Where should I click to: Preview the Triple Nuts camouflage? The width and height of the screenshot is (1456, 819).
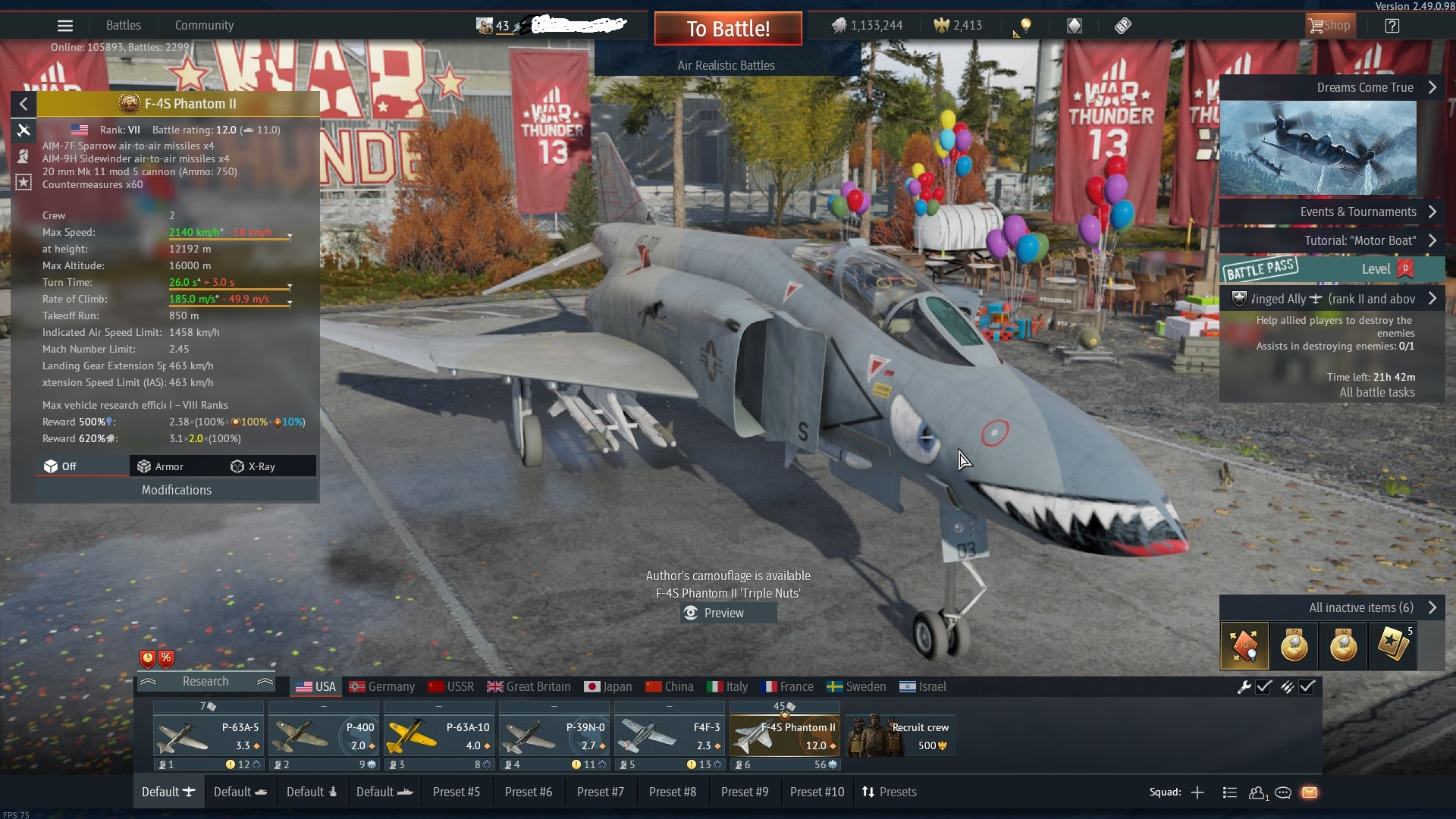[723, 613]
